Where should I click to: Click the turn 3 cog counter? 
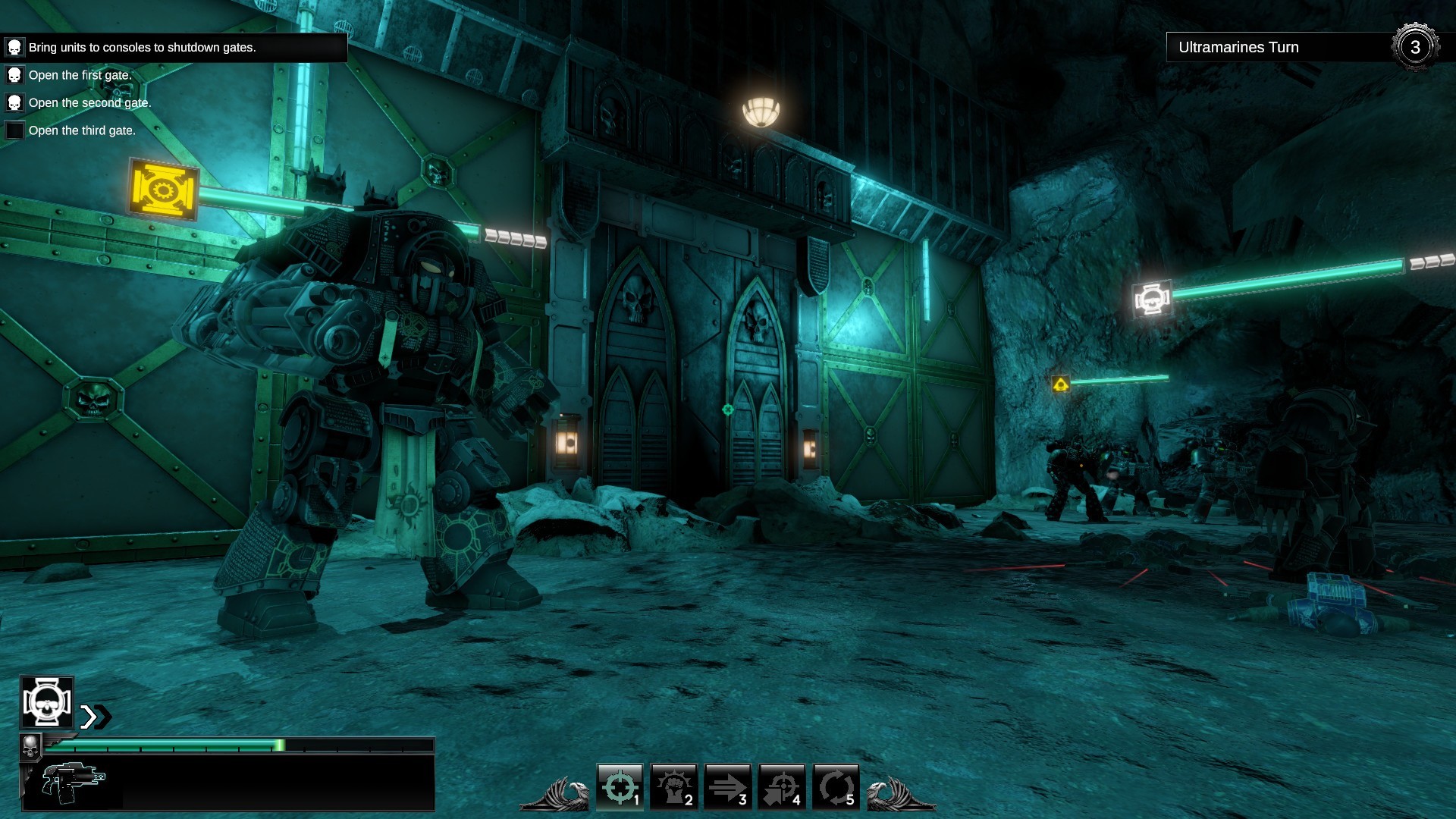pos(1414,47)
